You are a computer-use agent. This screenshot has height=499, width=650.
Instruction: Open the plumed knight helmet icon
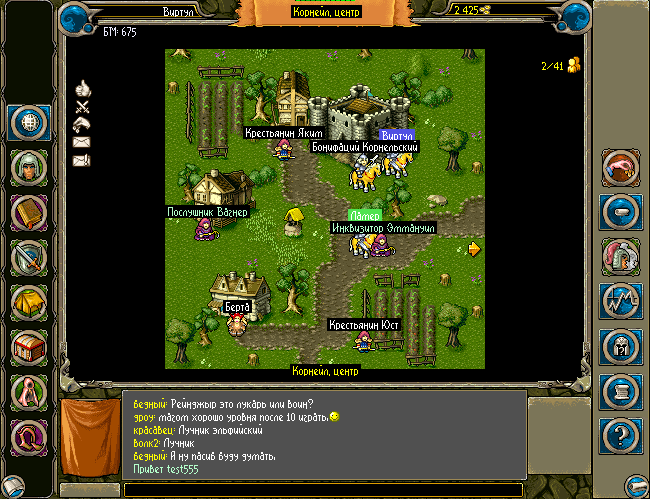click(620, 257)
